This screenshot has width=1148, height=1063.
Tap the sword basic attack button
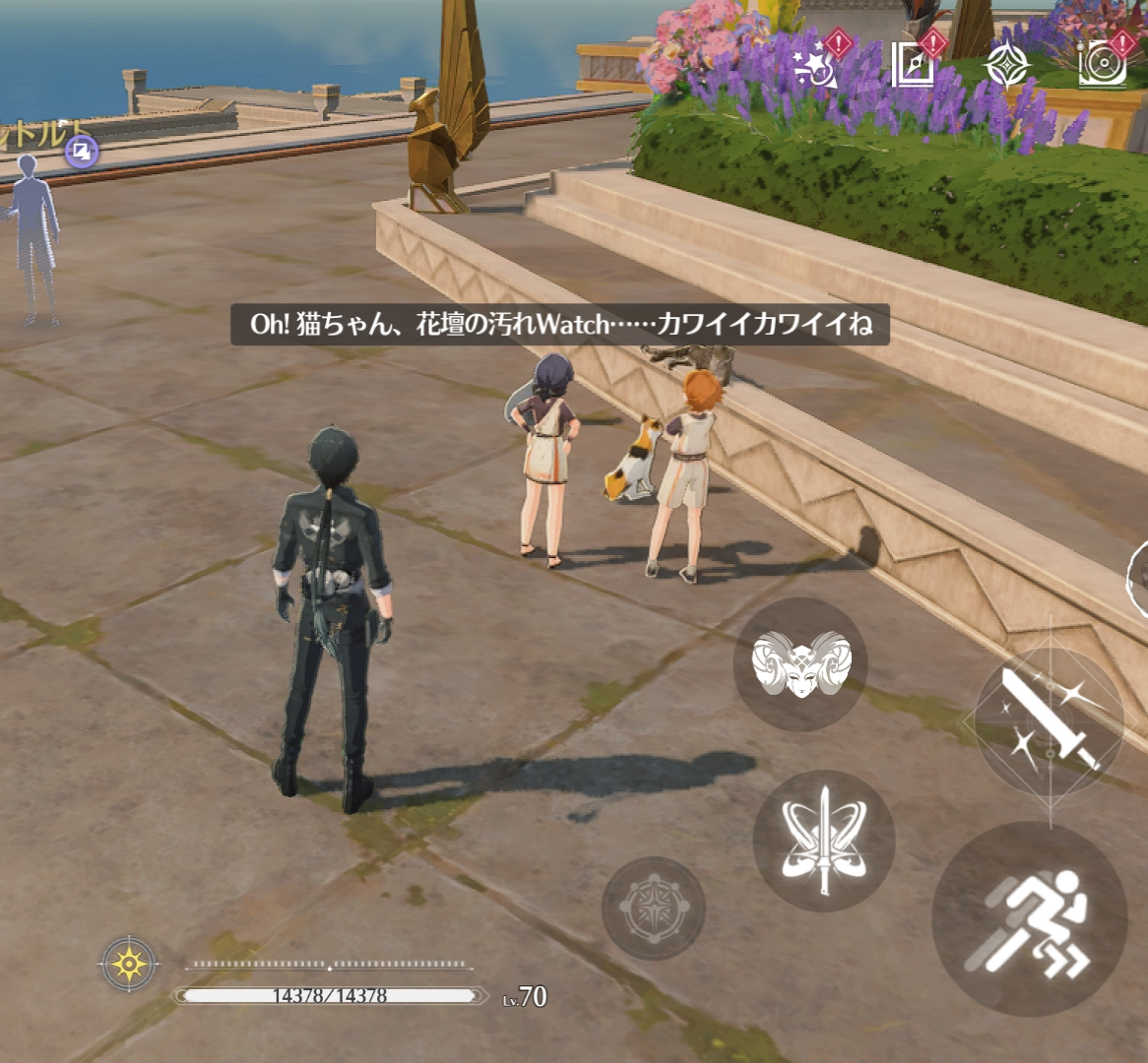pyautogui.click(x=1048, y=721)
